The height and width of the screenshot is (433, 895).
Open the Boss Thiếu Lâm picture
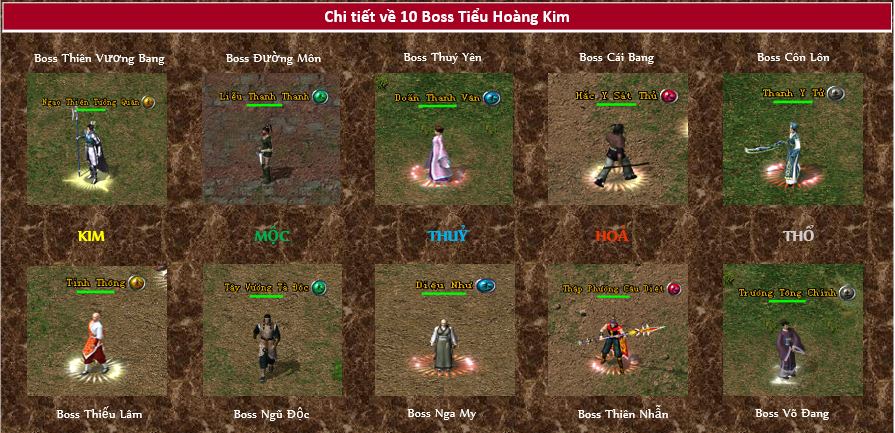(97, 330)
